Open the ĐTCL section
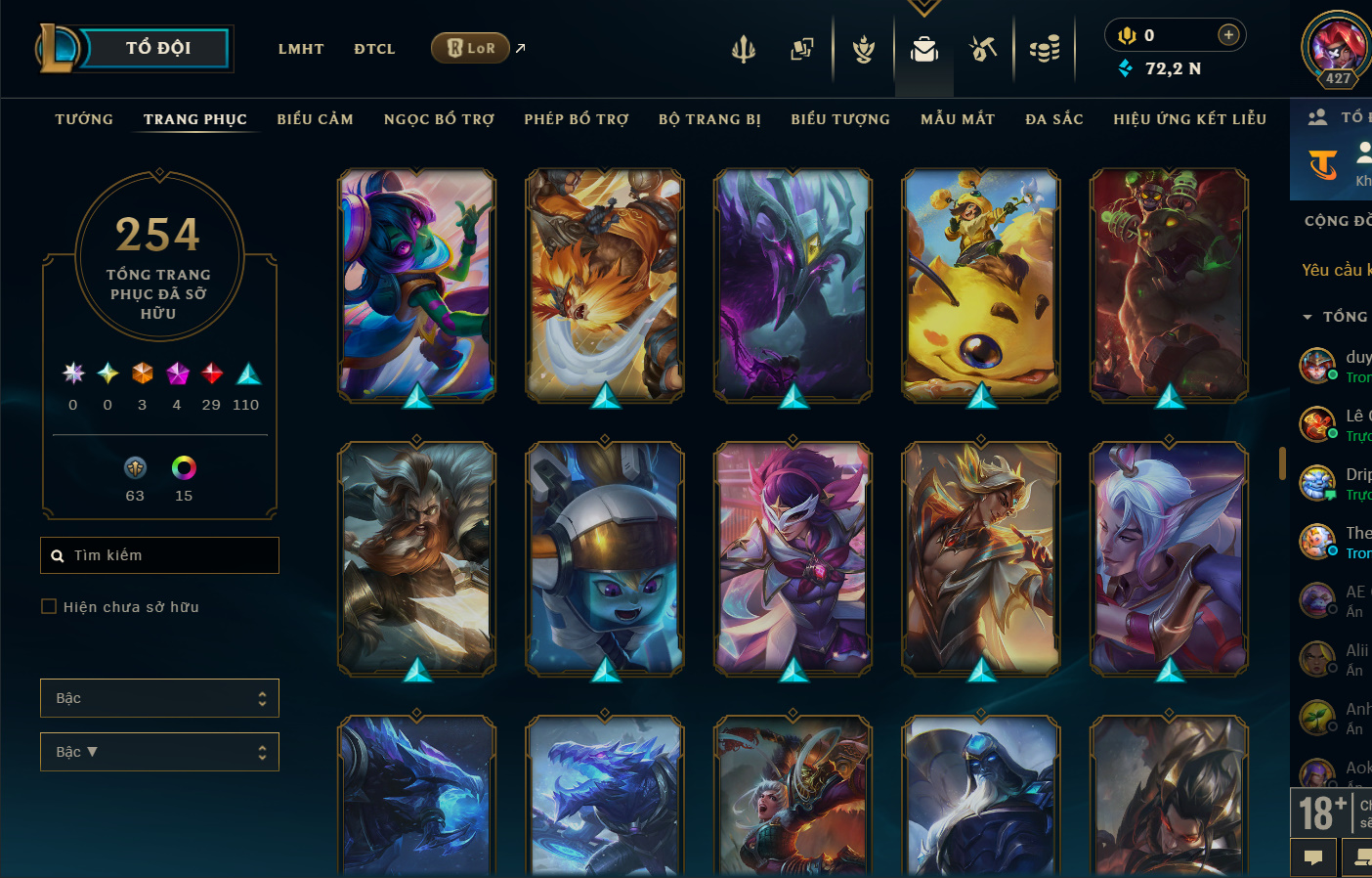 374,49
